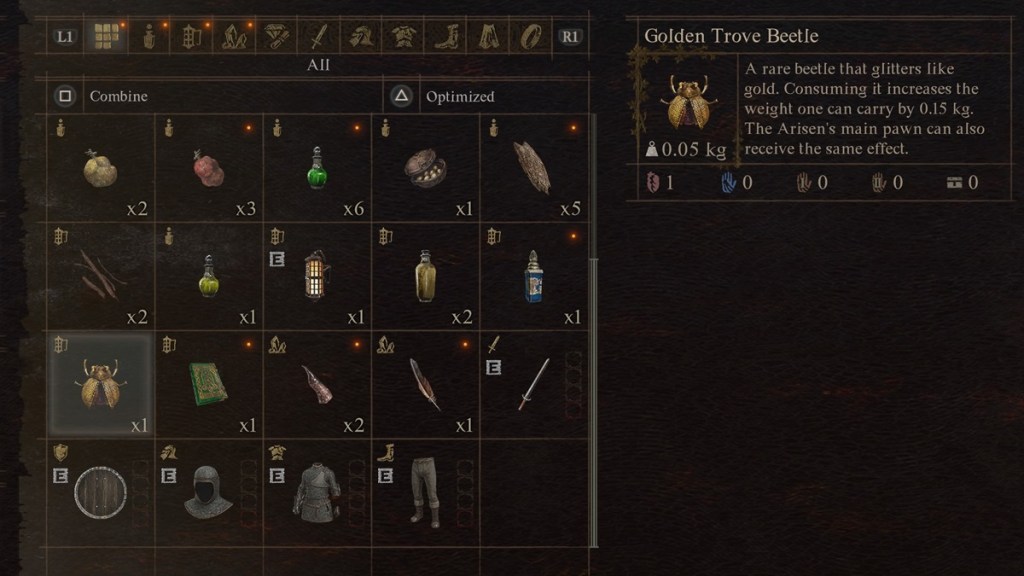Choose the open nut pod item
Viewport: 1024px width, 576px height.
(x=425, y=168)
